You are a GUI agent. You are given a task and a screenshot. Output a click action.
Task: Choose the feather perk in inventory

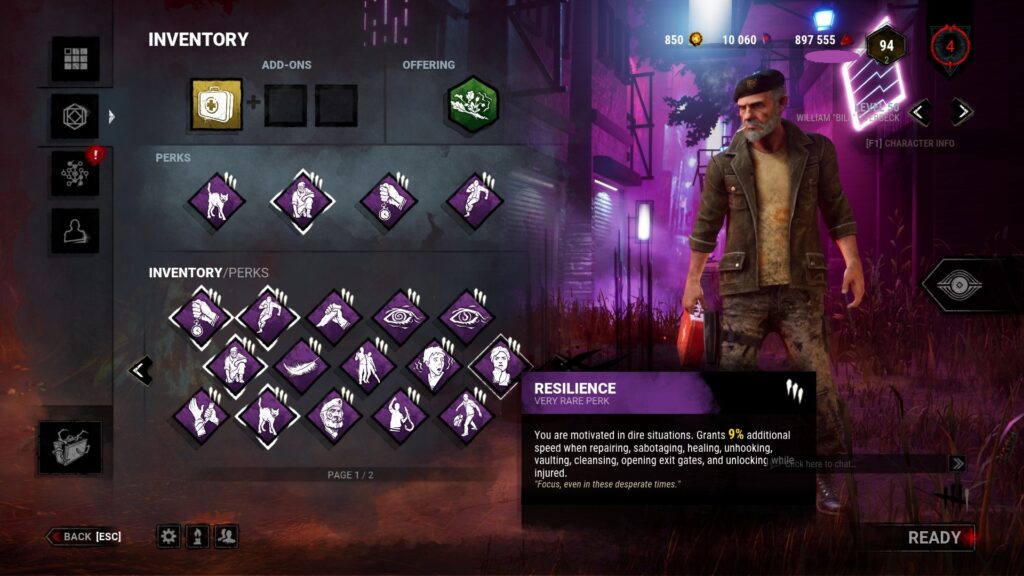pyautogui.click(x=302, y=365)
